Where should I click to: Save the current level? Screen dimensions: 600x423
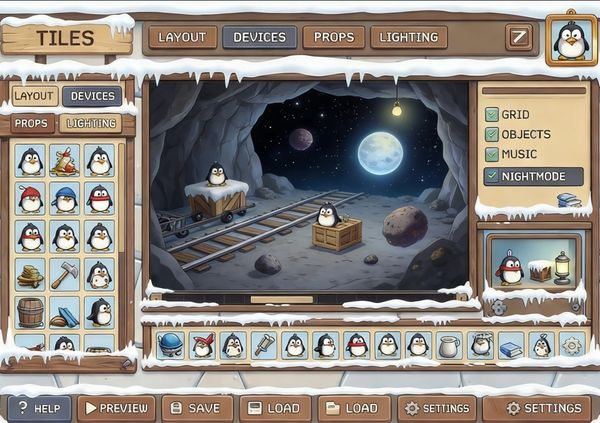coord(197,408)
